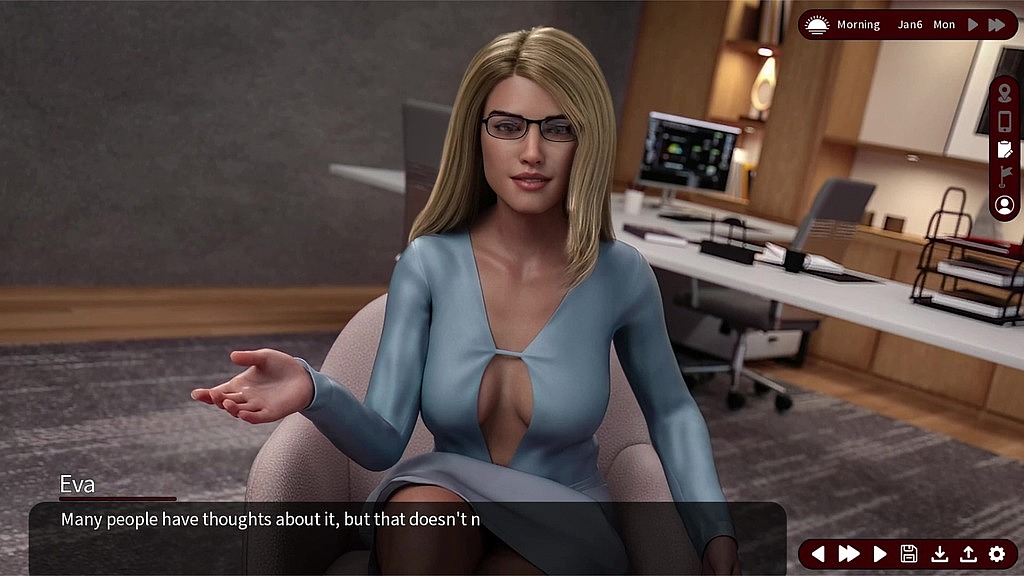Viewport: 1024px width, 576px height.
Task: Go back with the left arrow button
Action: pos(818,554)
